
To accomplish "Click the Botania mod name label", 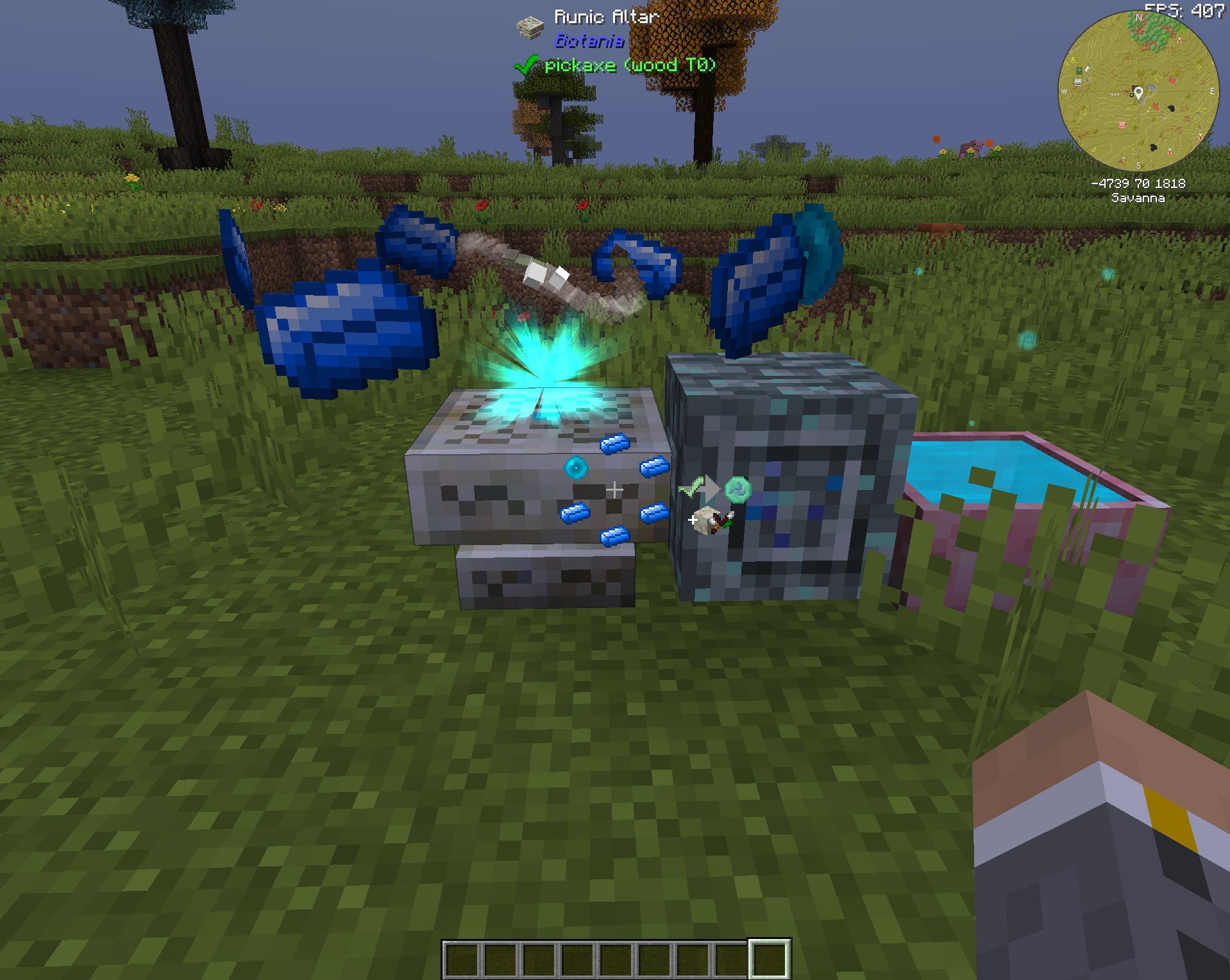I will coord(589,41).
